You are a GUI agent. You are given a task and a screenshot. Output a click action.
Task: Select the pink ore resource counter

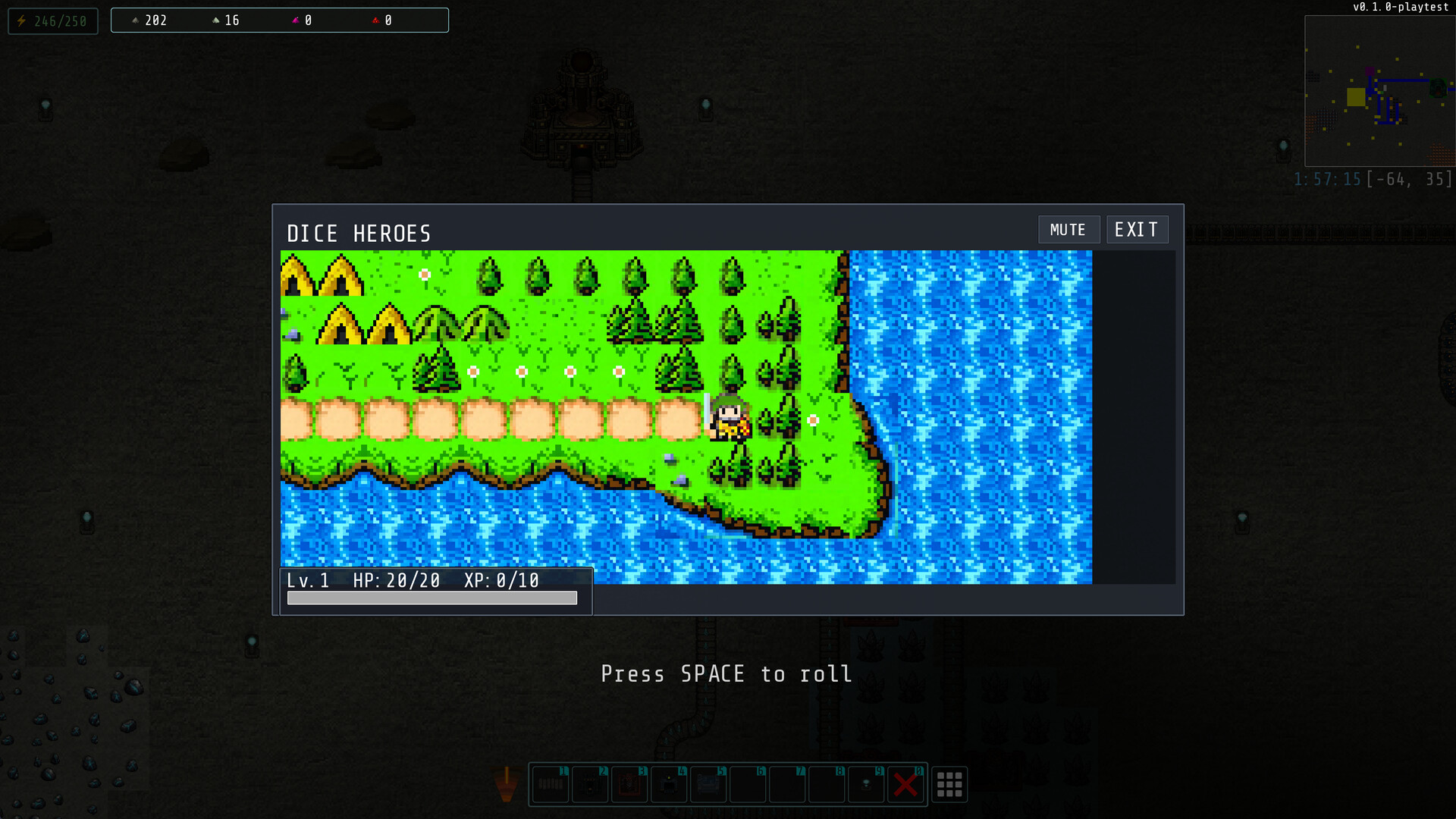pyautogui.click(x=302, y=20)
